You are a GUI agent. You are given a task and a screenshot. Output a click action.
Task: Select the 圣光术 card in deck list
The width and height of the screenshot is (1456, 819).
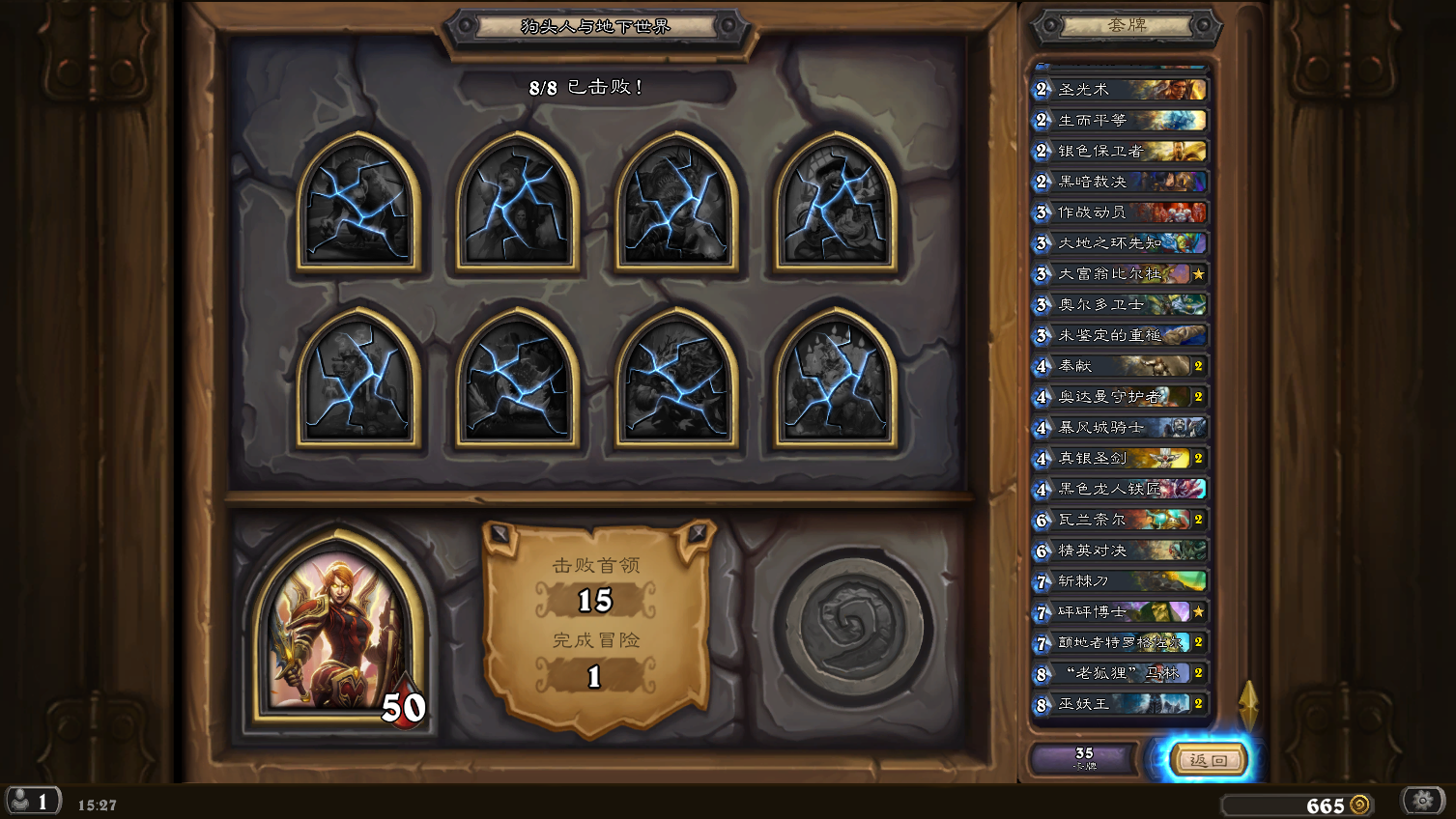click(x=1121, y=90)
